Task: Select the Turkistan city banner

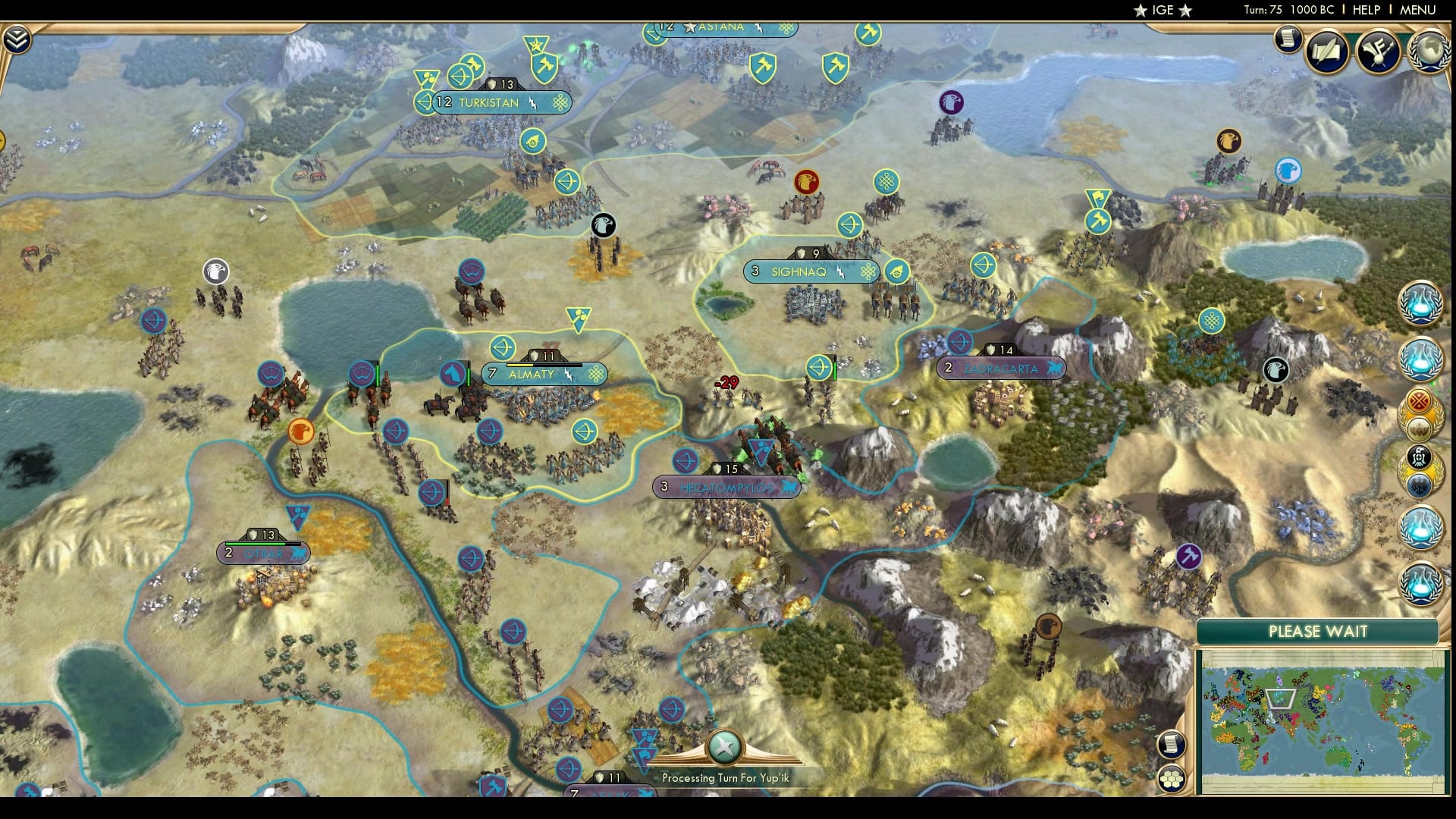Action: tap(488, 102)
